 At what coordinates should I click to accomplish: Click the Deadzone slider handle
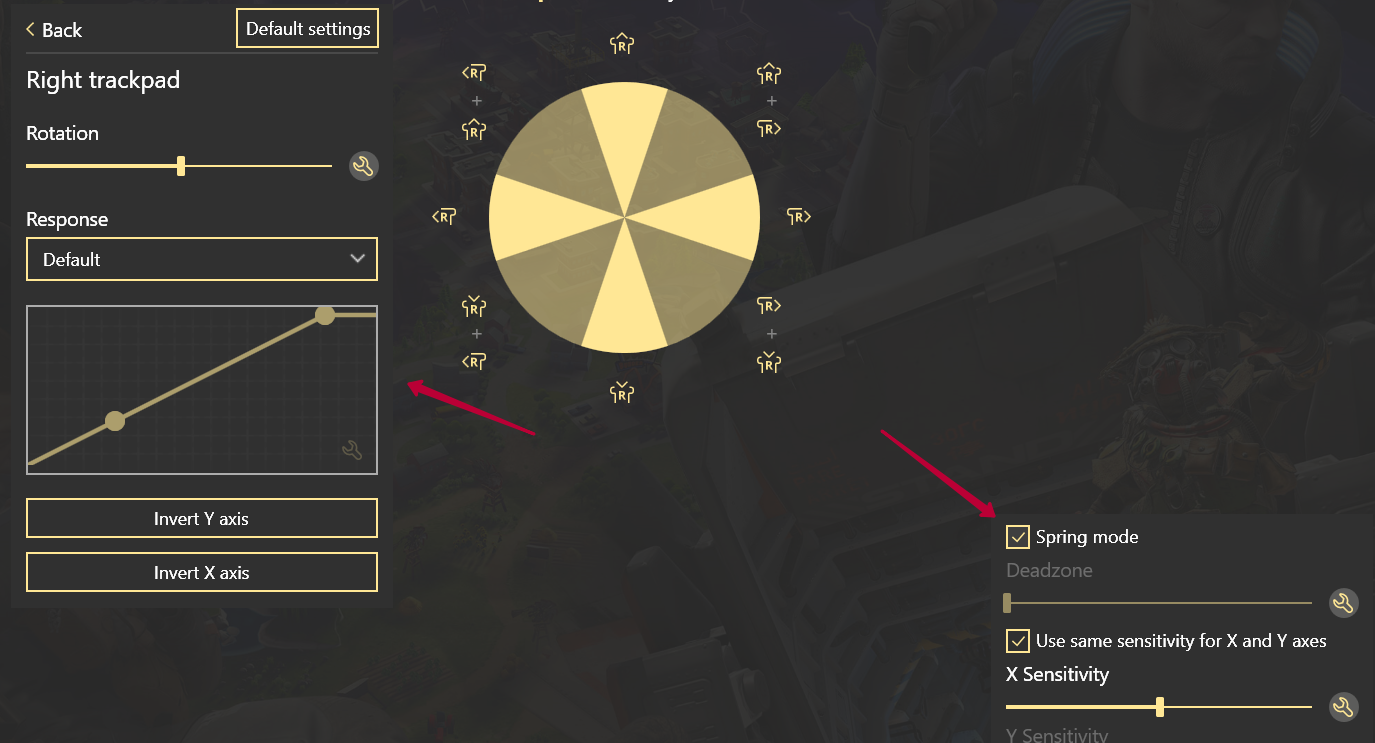click(1007, 603)
